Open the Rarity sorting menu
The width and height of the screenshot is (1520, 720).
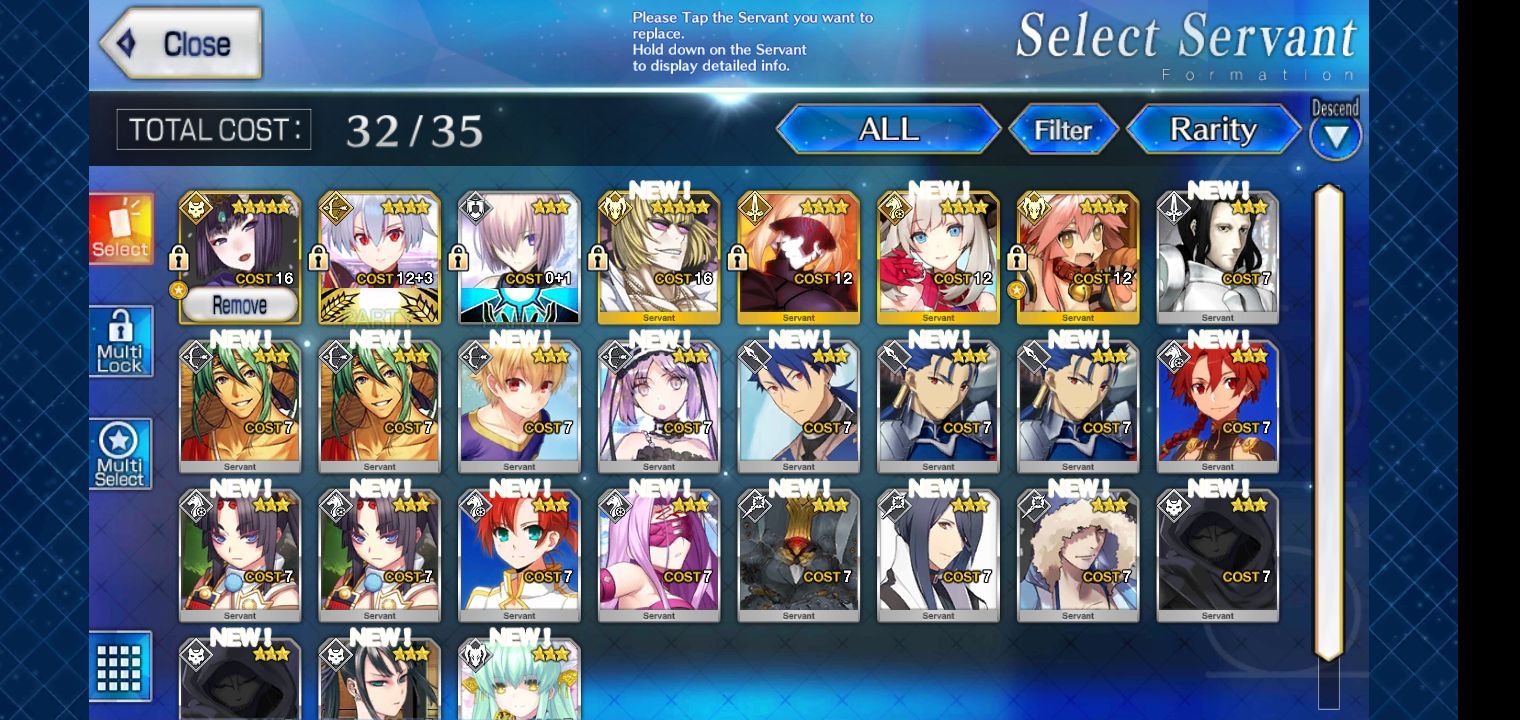pos(1215,129)
